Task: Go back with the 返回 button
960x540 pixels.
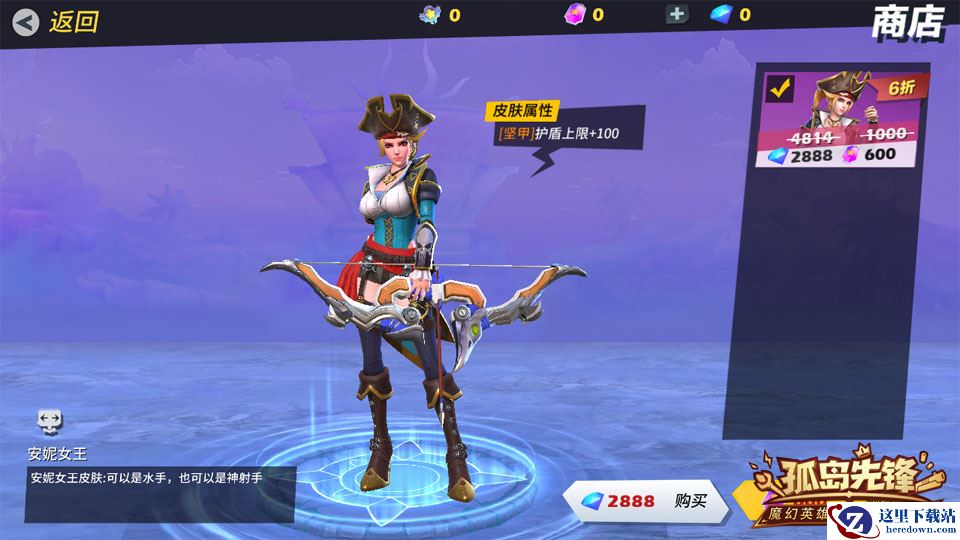Action: (58, 21)
